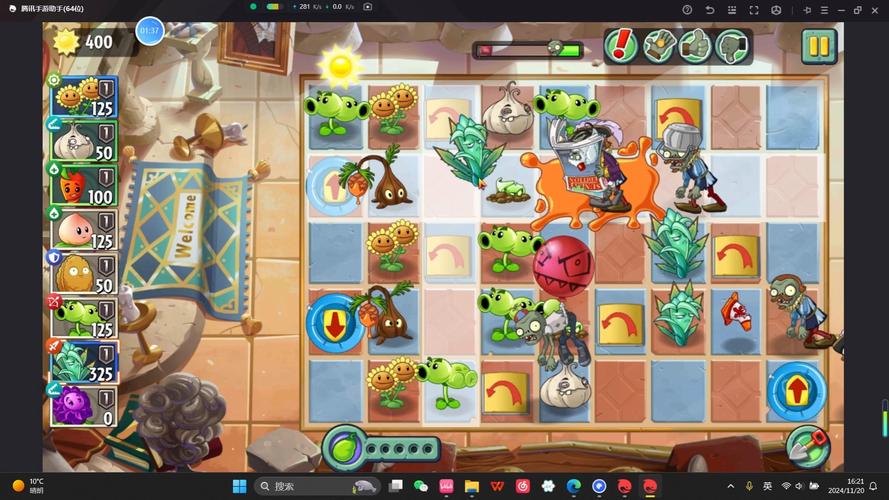
Task: Activate the Plant Food button
Action: (x=343, y=447)
